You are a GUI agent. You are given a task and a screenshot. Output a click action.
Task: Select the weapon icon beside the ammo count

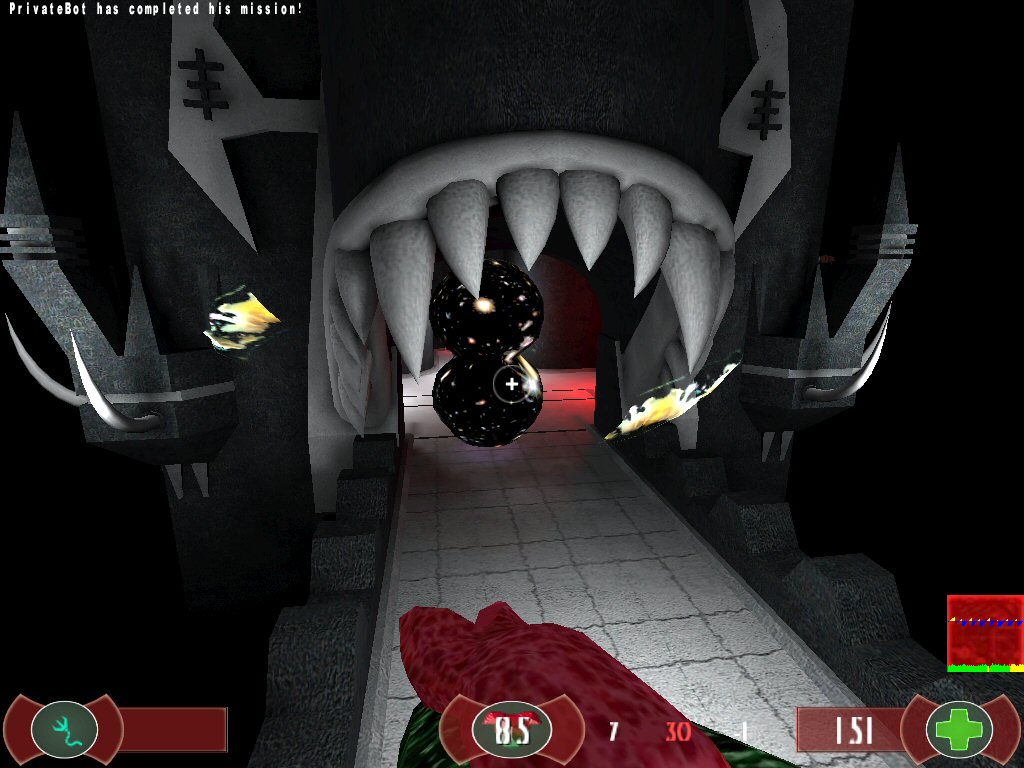[x=512, y=730]
